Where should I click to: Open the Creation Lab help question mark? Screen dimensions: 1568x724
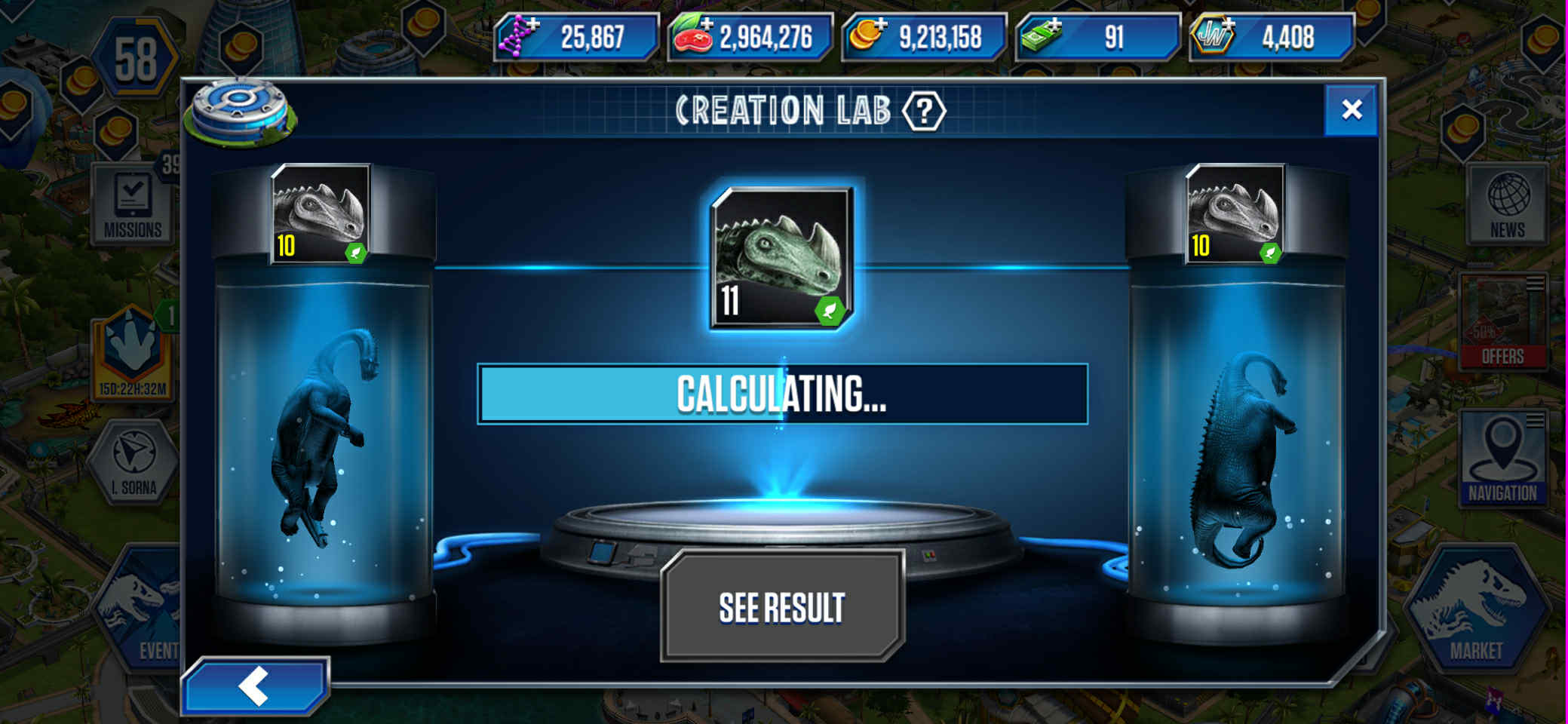click(x=923, y=112)
